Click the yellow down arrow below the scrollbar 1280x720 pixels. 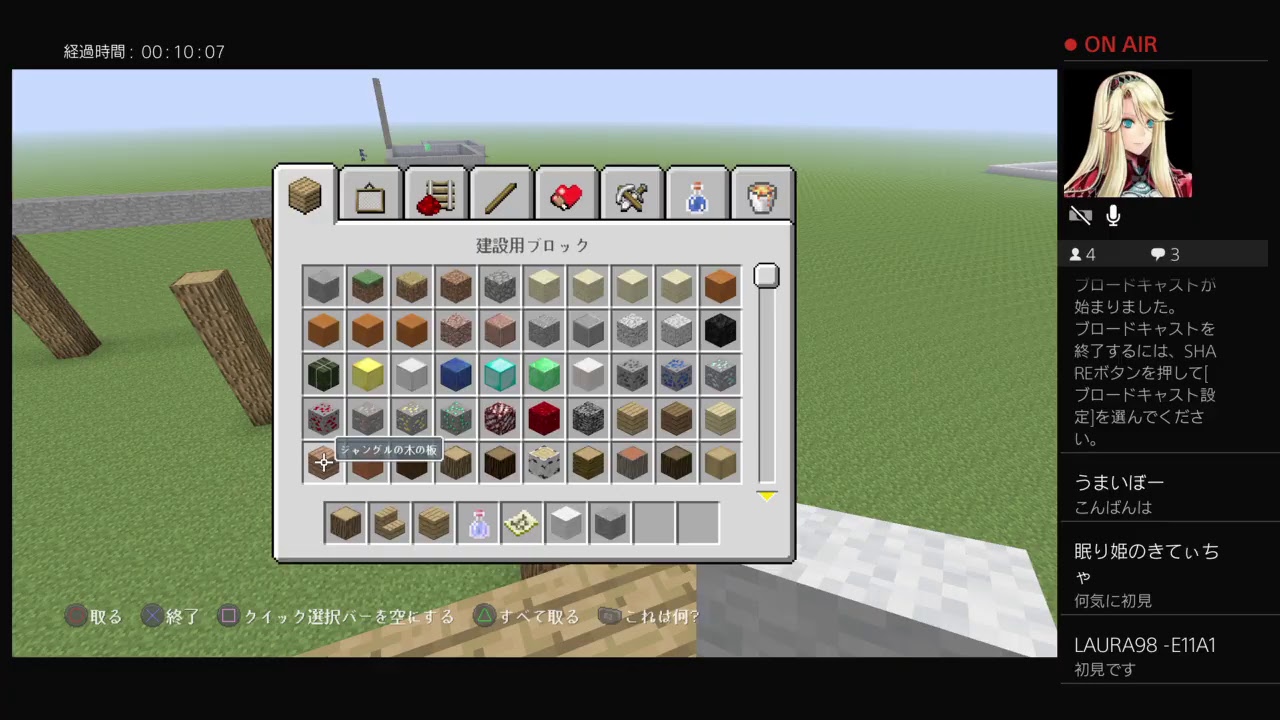pyautogui.click(x=766, y=496)
